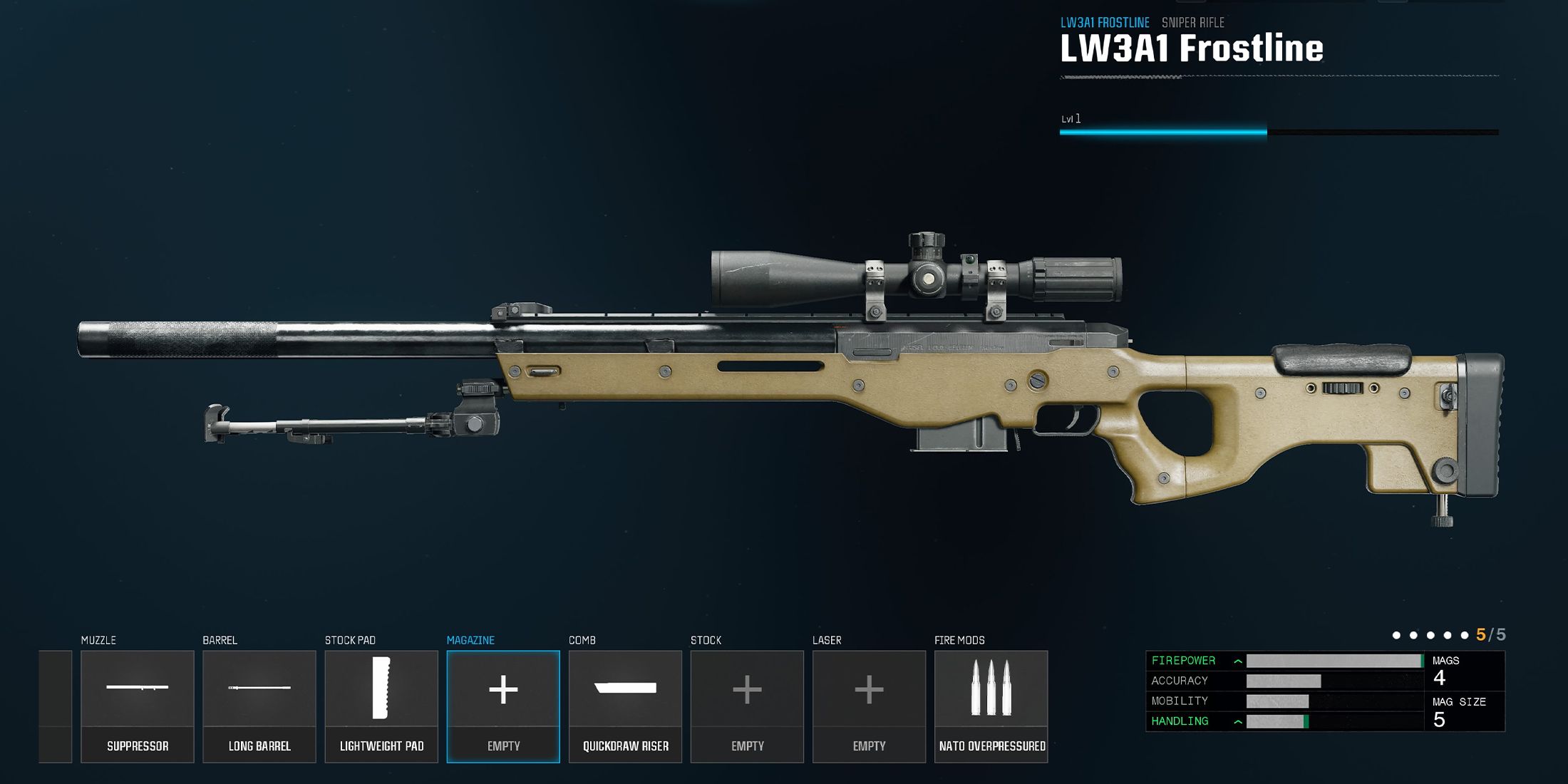
Task: Open the empty Stock attachment slot
Action: (747, 706)
